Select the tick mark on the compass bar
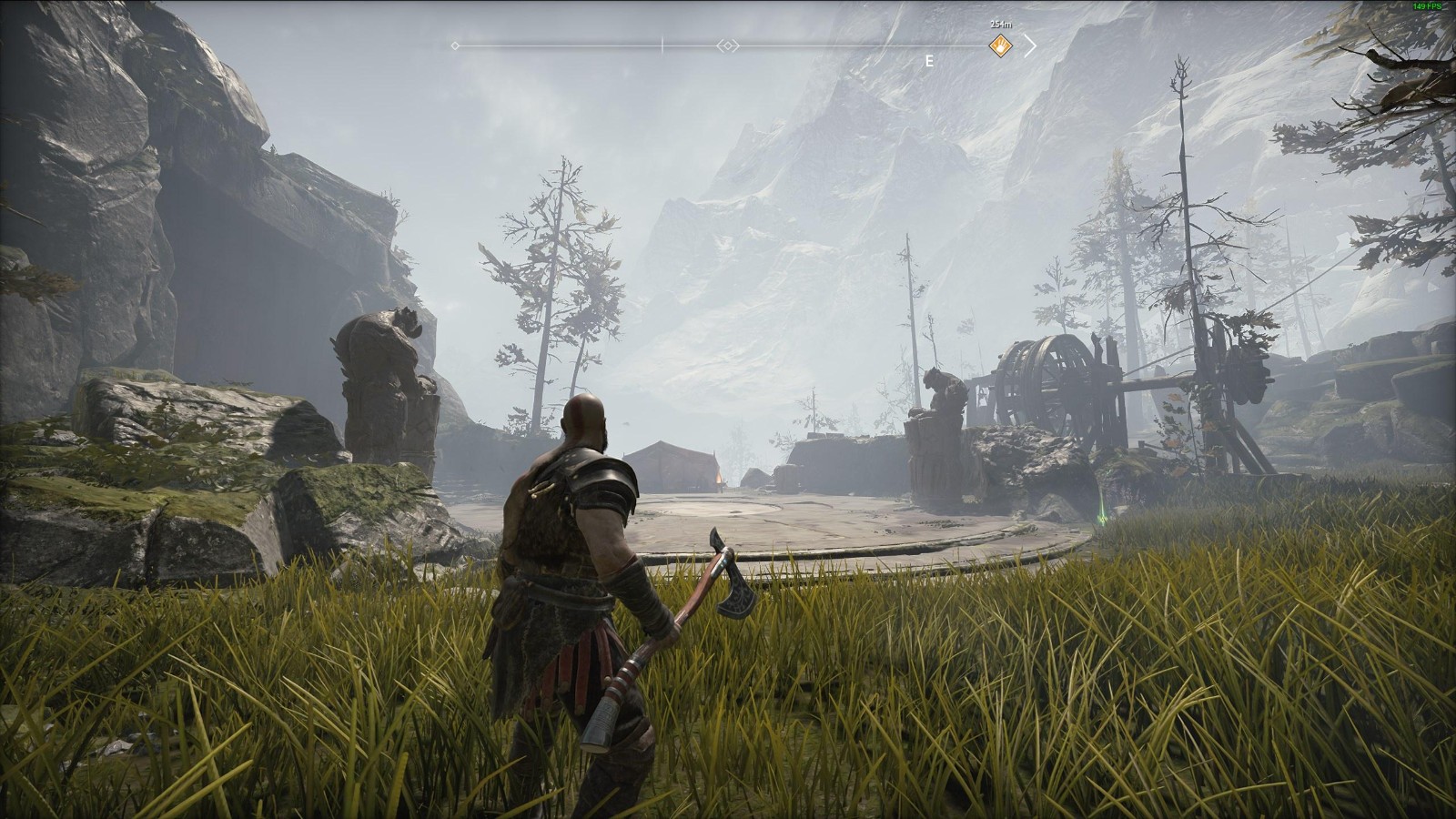The width and height of the screenshot is (1456, 819). 662,44
